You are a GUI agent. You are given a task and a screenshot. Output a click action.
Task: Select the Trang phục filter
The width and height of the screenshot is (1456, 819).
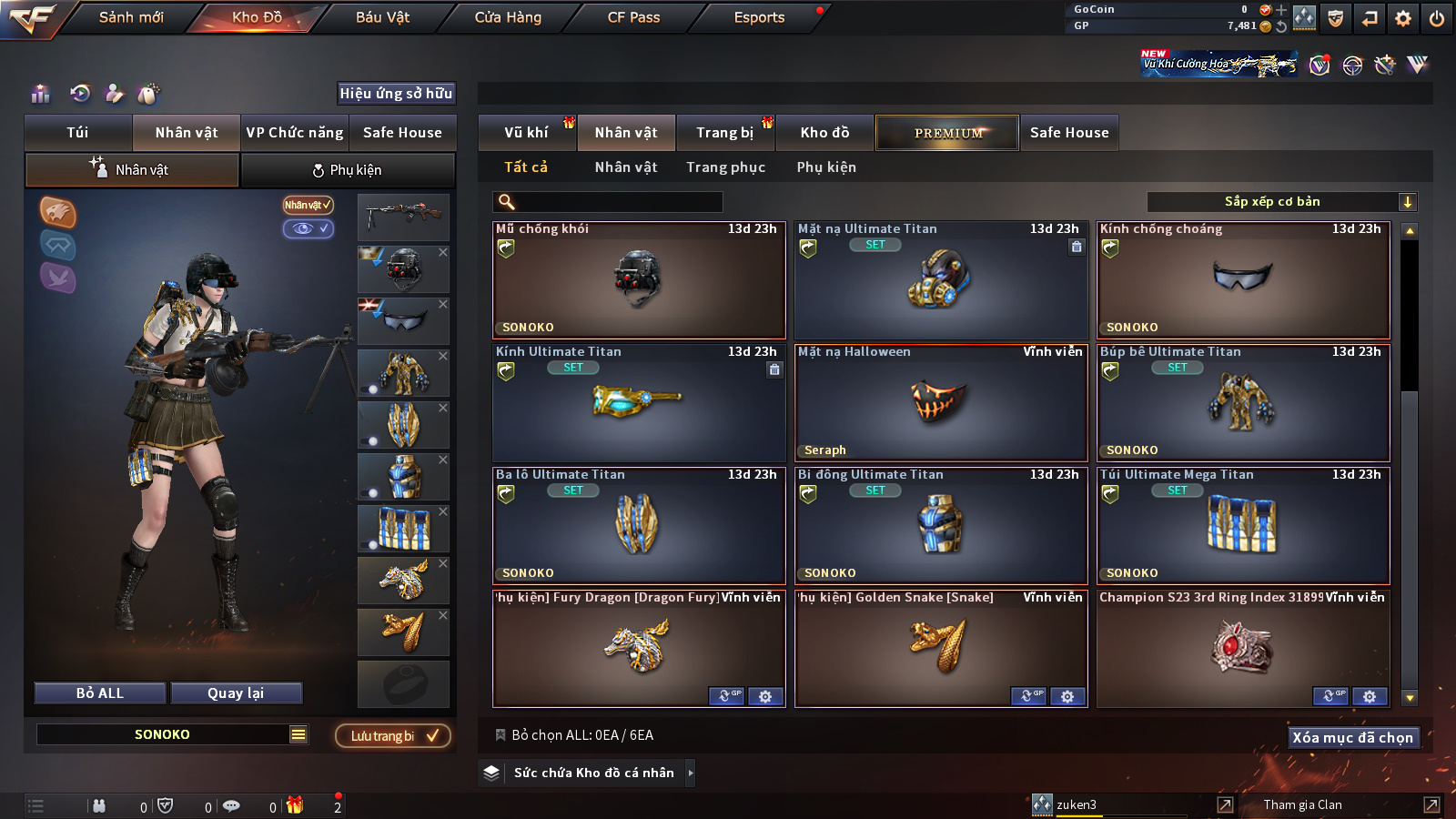(725, 167)
